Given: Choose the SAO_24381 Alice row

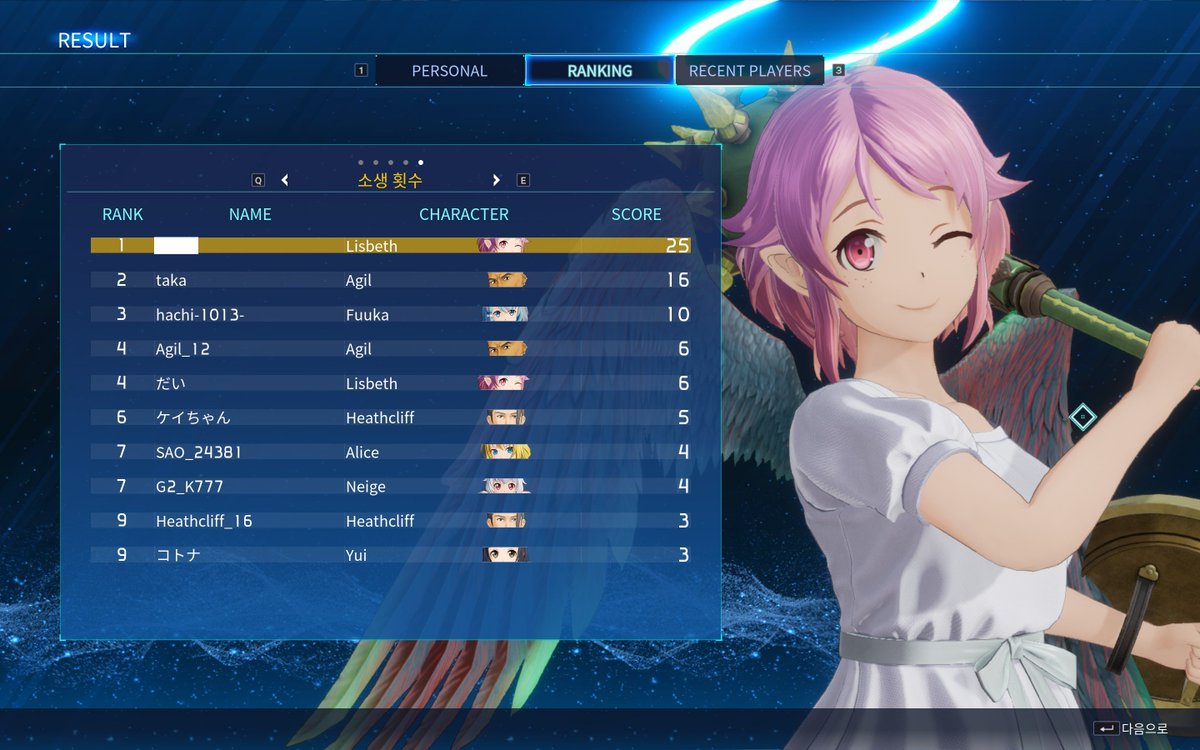Looking at the screenshot, I should coord(390,452).
